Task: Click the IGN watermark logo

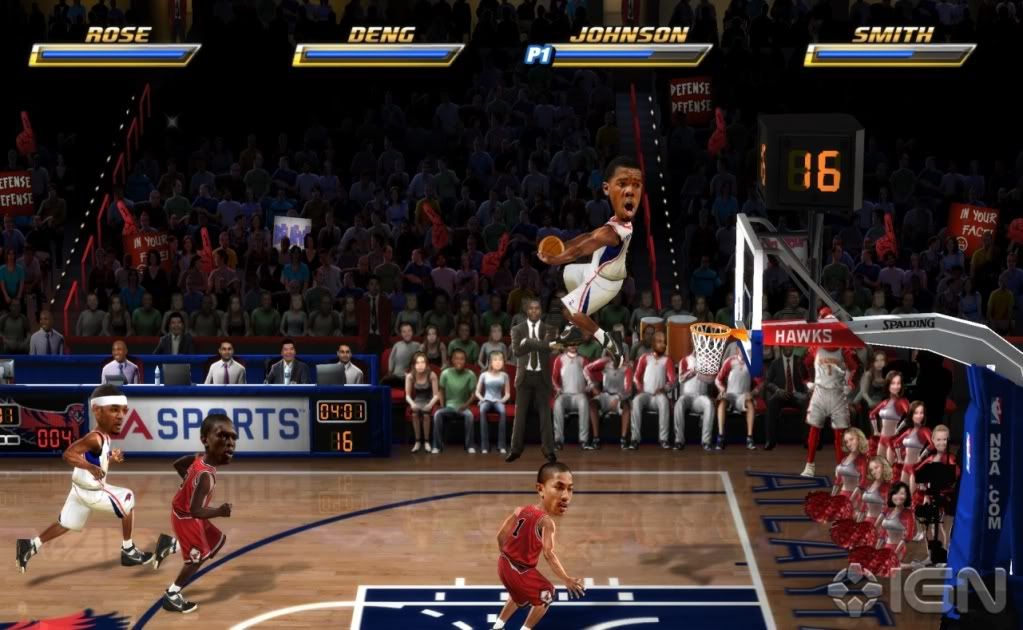Action: pyautogui.click(x=916, y=590)
